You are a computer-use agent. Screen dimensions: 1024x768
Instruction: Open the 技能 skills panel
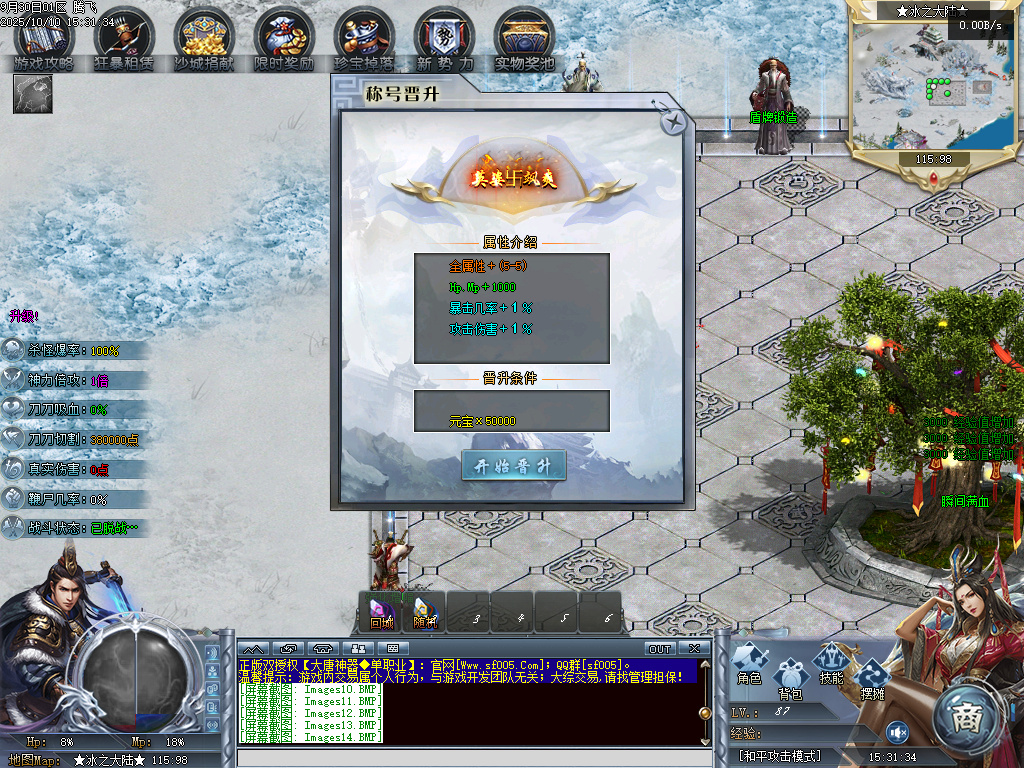831,663
